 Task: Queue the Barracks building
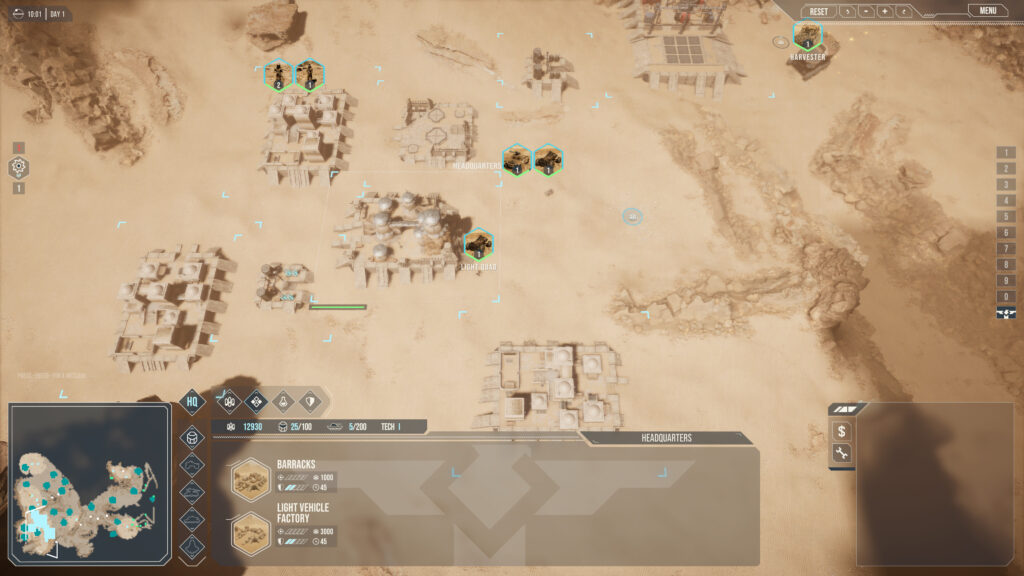[249, 479]
